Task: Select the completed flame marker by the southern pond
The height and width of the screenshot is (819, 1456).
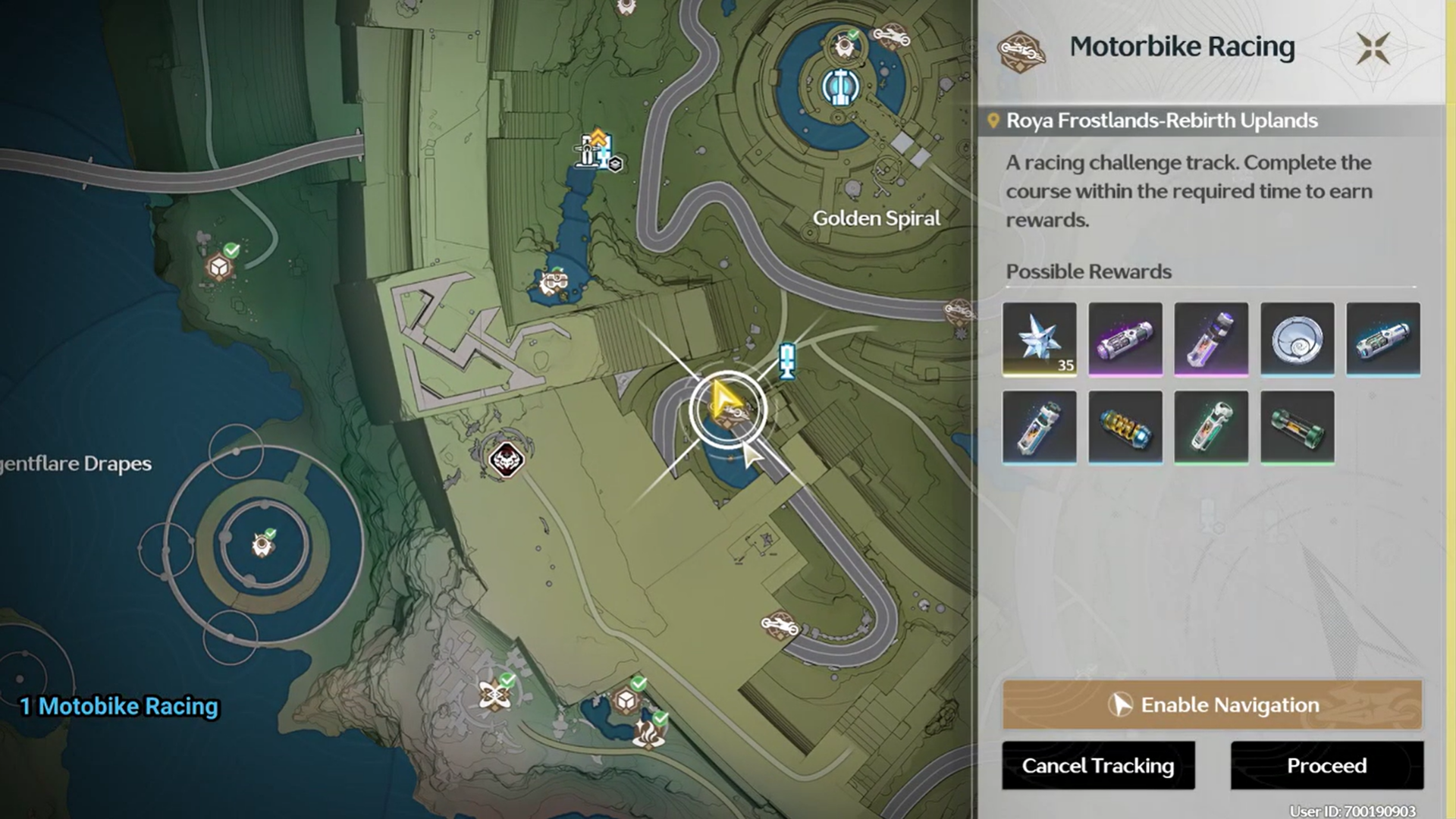Action: (649, 733)
